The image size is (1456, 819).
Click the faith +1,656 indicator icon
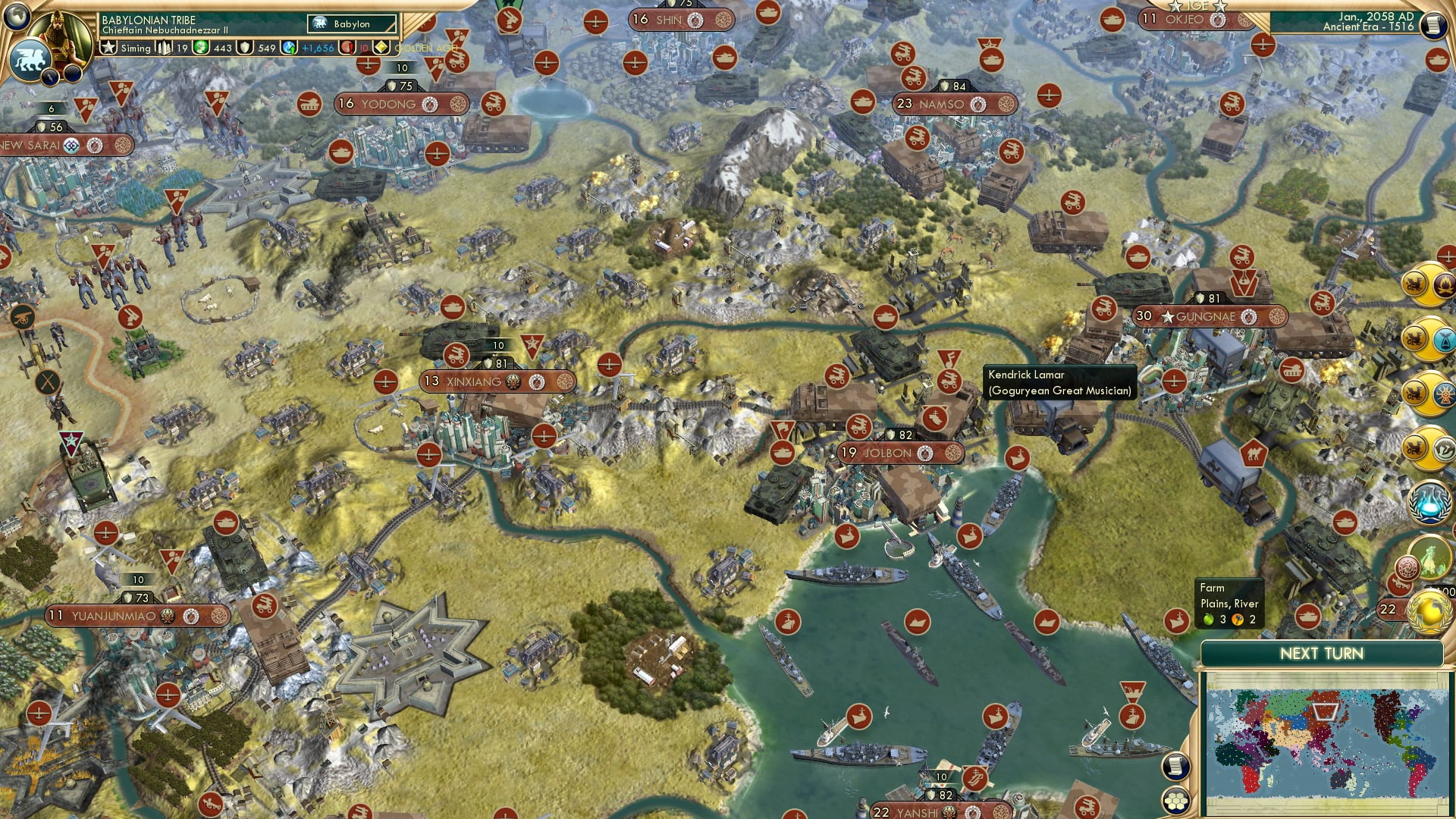click(x=288, y=47)
